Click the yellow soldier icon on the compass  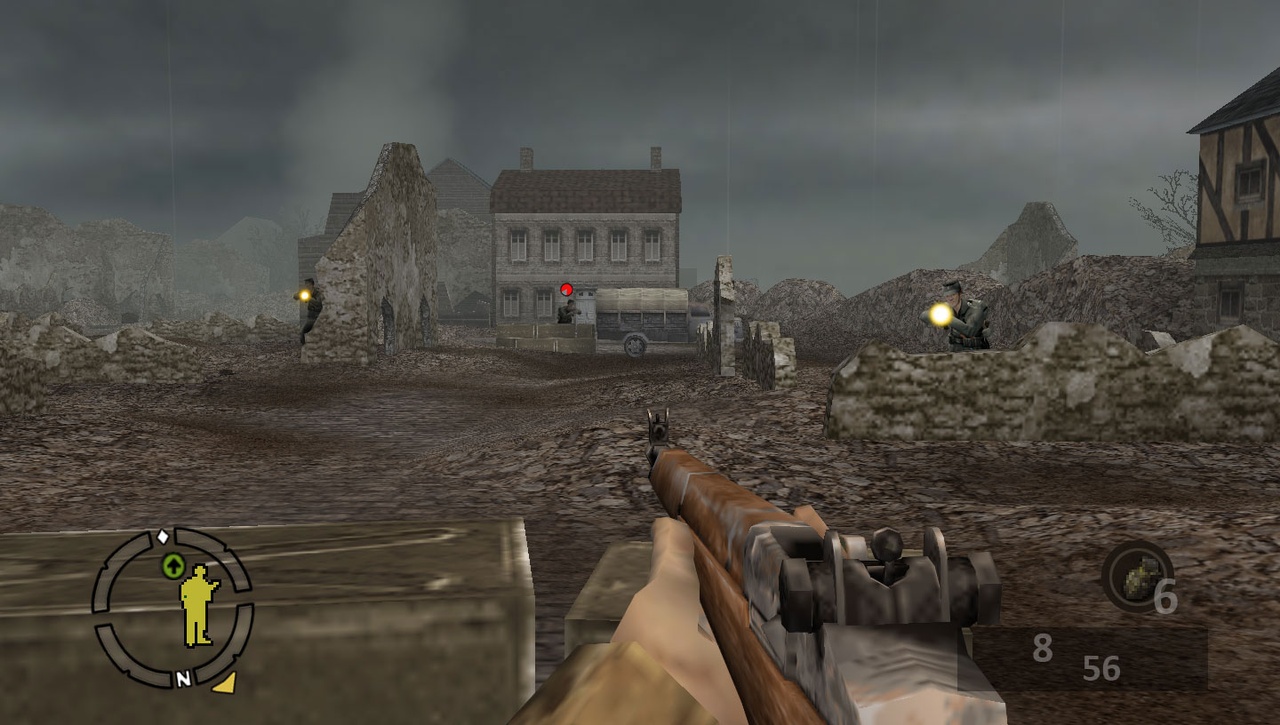coord(196,601)
